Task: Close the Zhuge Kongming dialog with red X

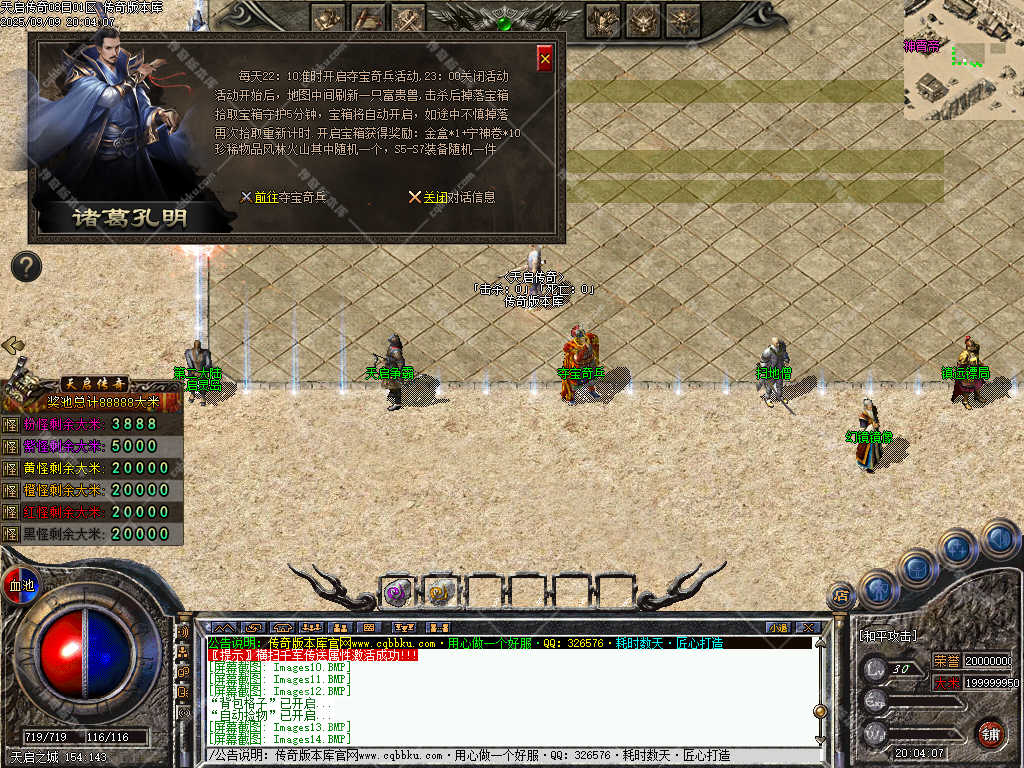Action: pos(545,58)
